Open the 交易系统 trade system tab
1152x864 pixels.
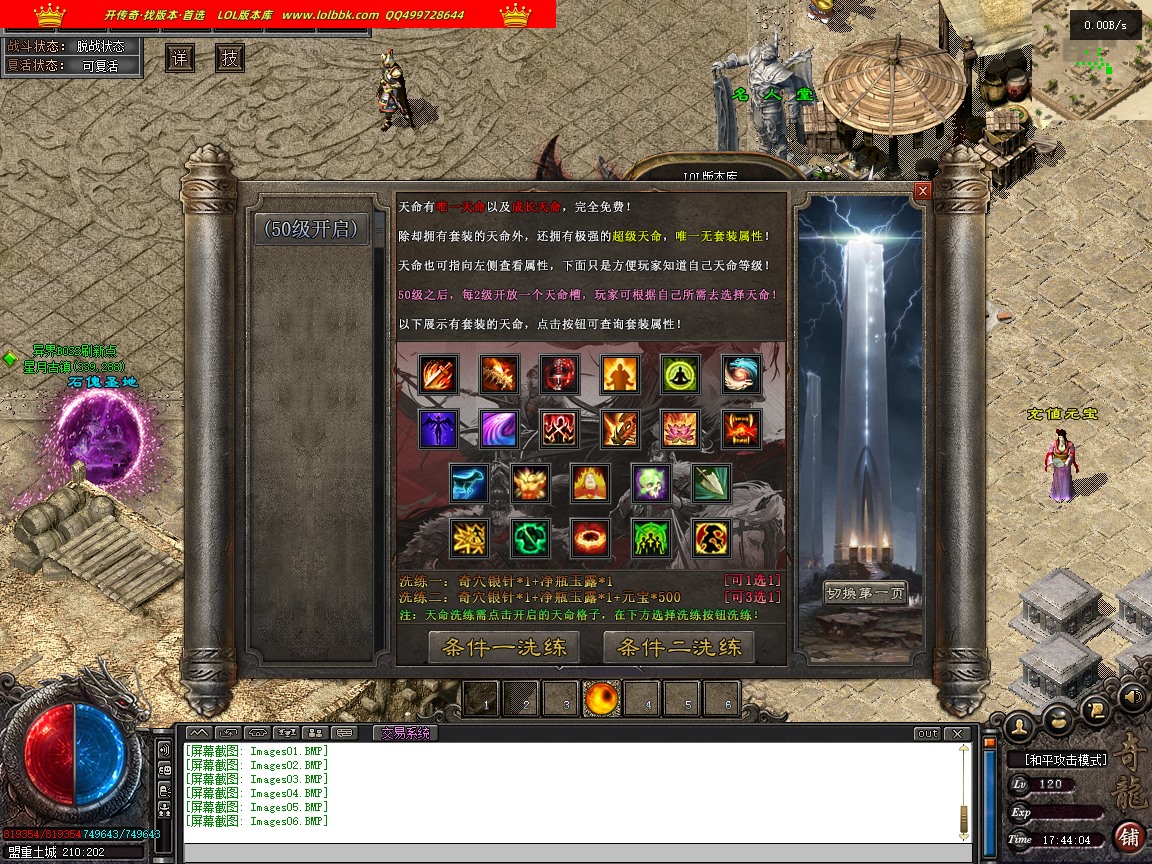coord(405,733)
